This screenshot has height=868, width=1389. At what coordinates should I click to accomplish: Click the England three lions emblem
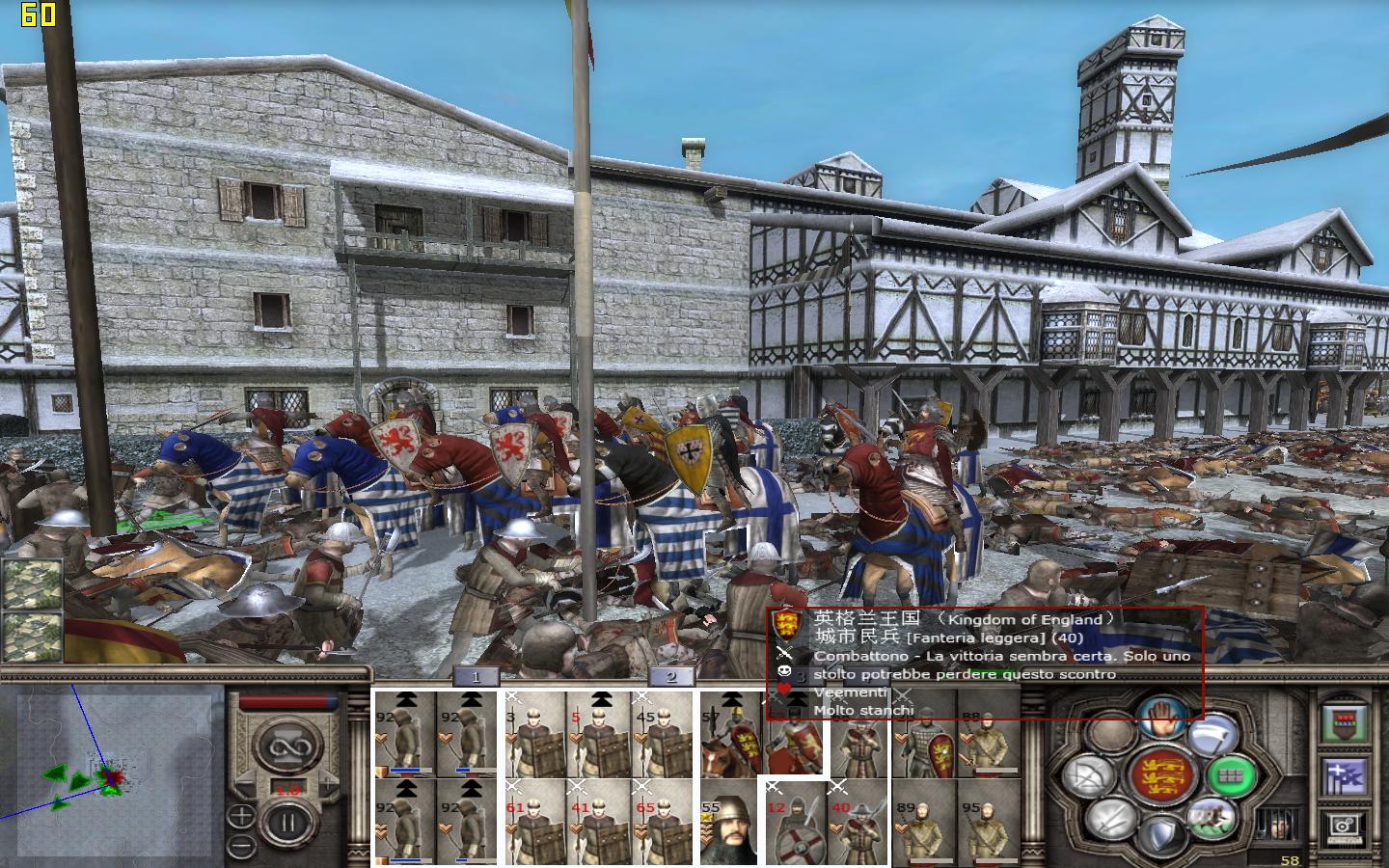click(1160, 776)
